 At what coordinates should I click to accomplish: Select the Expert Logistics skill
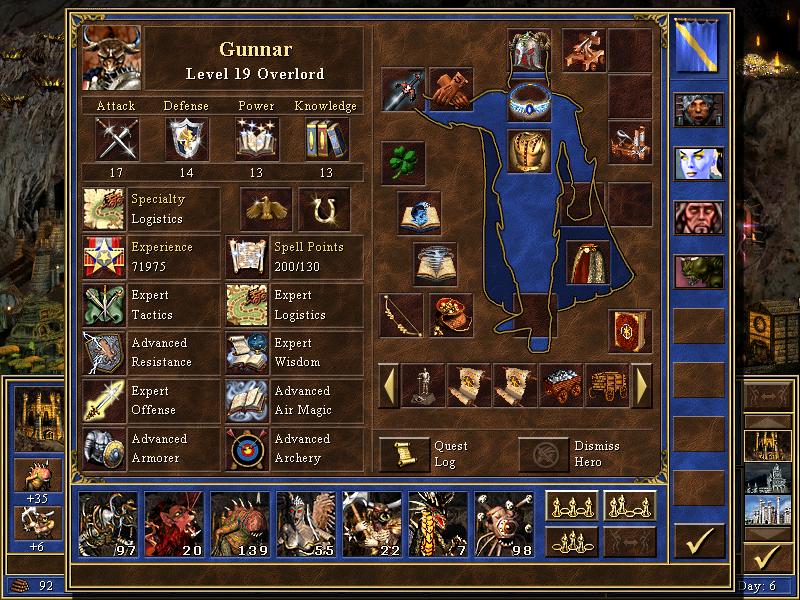click(246, 305)
